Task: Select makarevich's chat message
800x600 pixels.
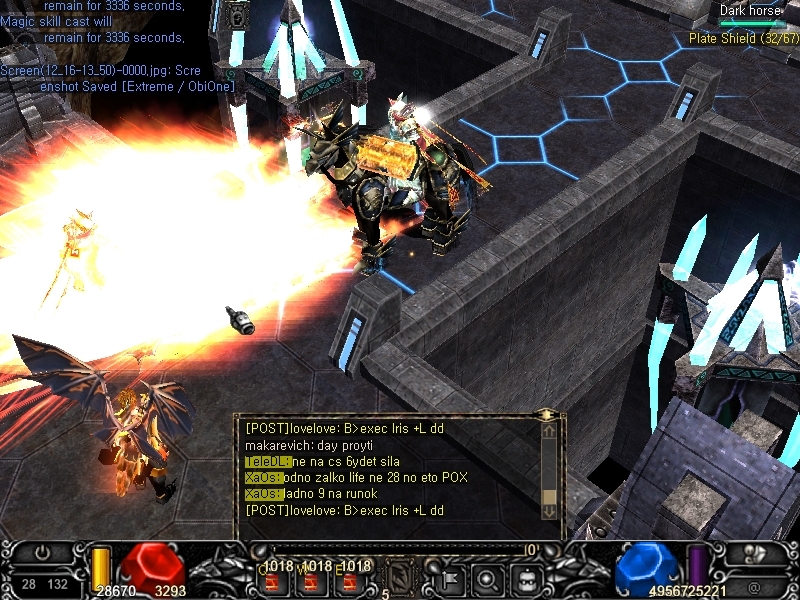Action: coord(308,444)
